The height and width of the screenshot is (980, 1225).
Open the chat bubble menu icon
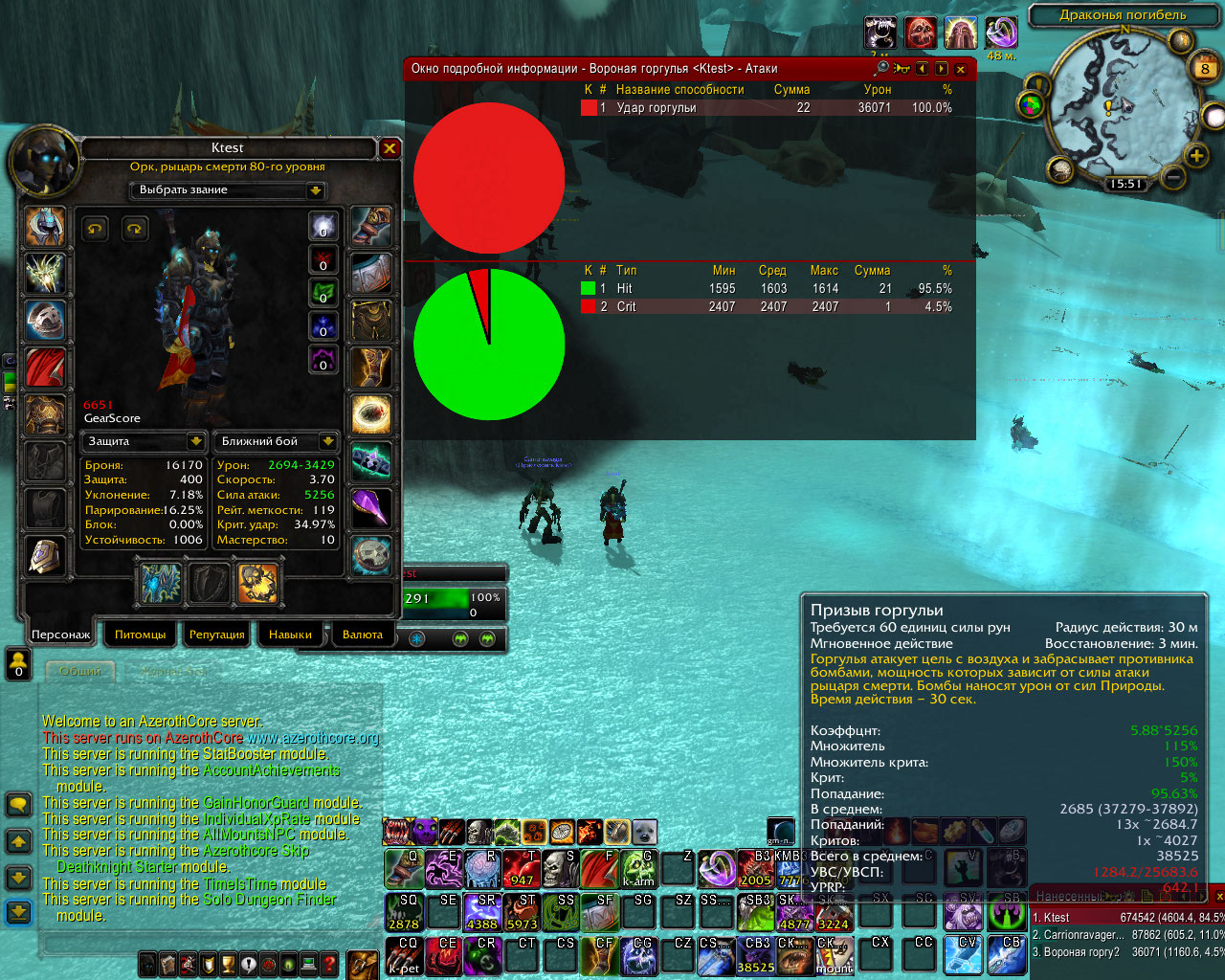(x=18, y=804)
